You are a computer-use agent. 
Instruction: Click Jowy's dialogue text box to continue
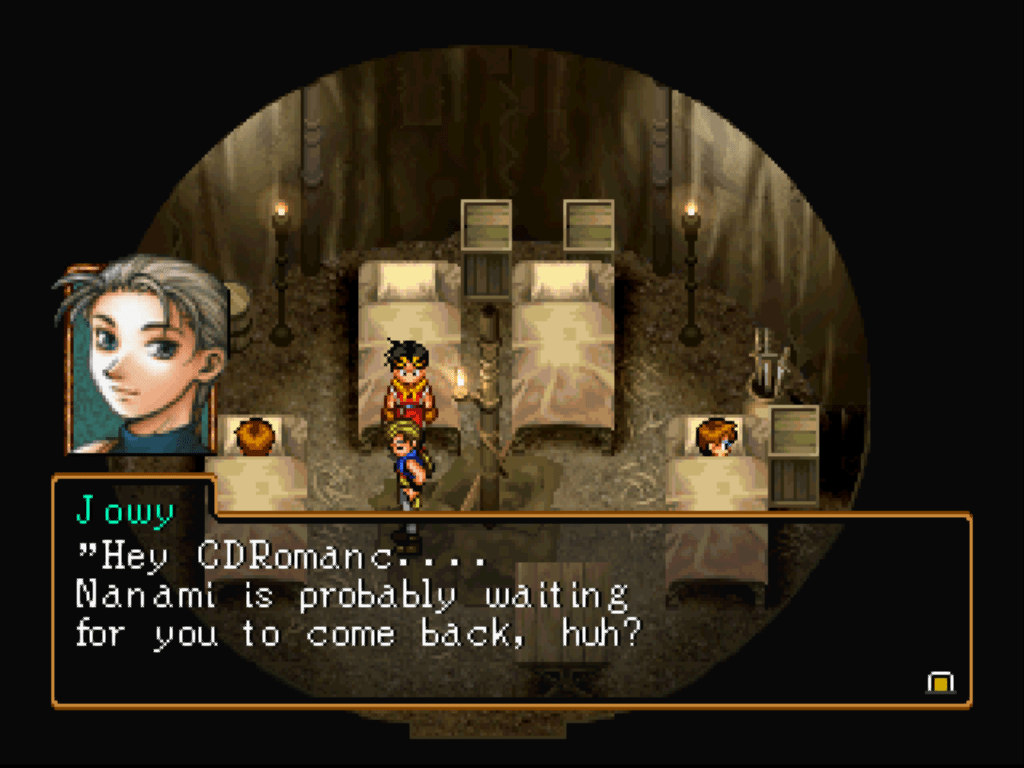[510, 610]
